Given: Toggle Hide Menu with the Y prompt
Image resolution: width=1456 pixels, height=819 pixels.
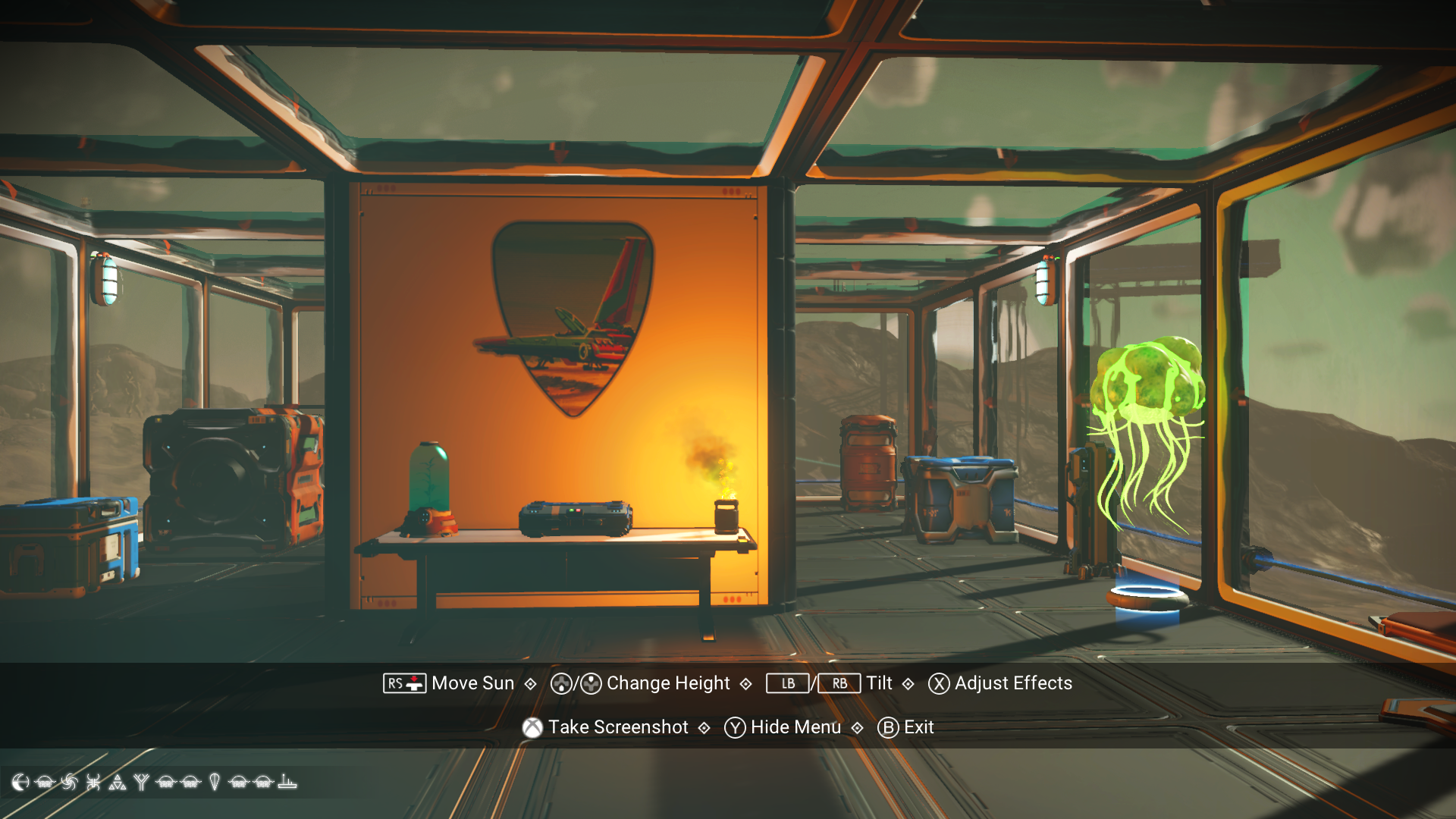Looking at the screenshot, I should (795, 727).
